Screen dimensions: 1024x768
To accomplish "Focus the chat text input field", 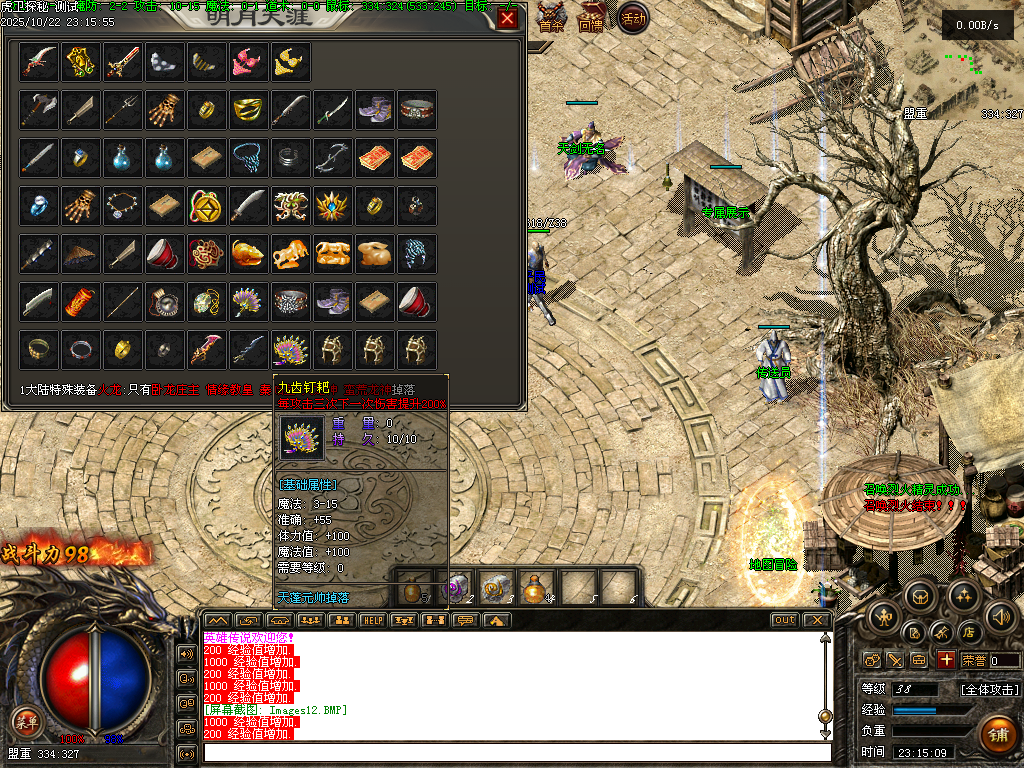I will [x=515, y=752].
